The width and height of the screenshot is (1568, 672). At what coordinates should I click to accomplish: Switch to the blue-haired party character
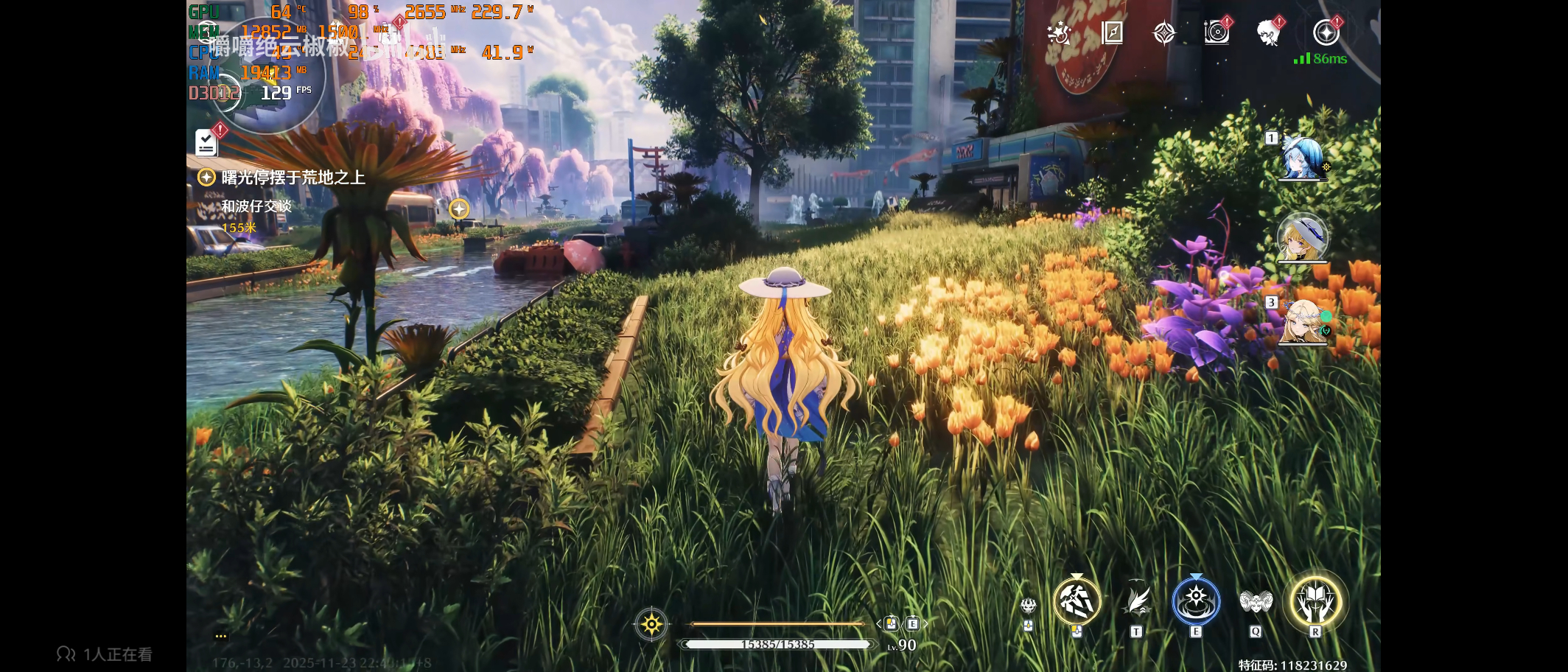1302,158
